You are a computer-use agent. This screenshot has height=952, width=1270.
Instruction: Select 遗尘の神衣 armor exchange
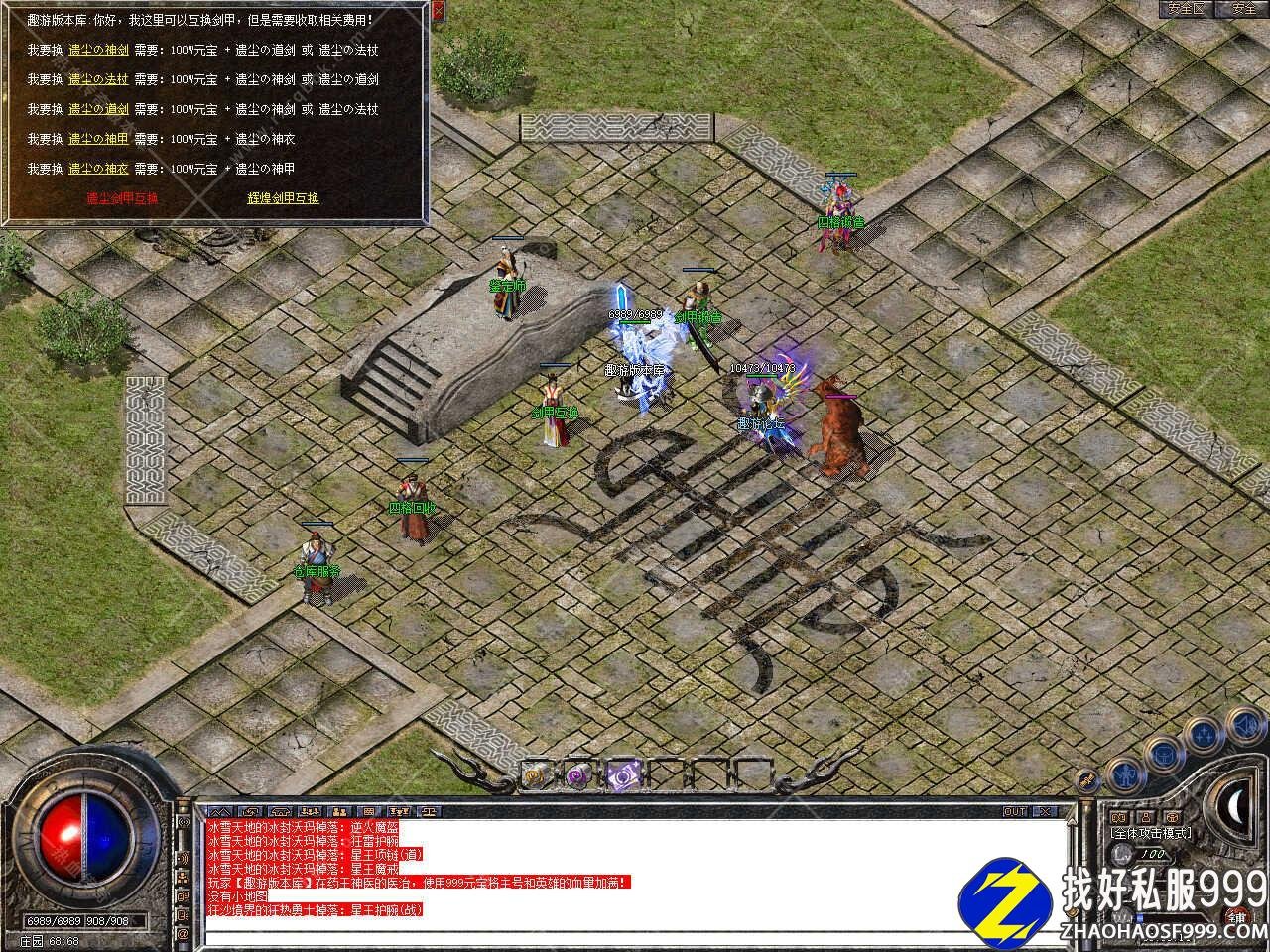coord(98,169)
